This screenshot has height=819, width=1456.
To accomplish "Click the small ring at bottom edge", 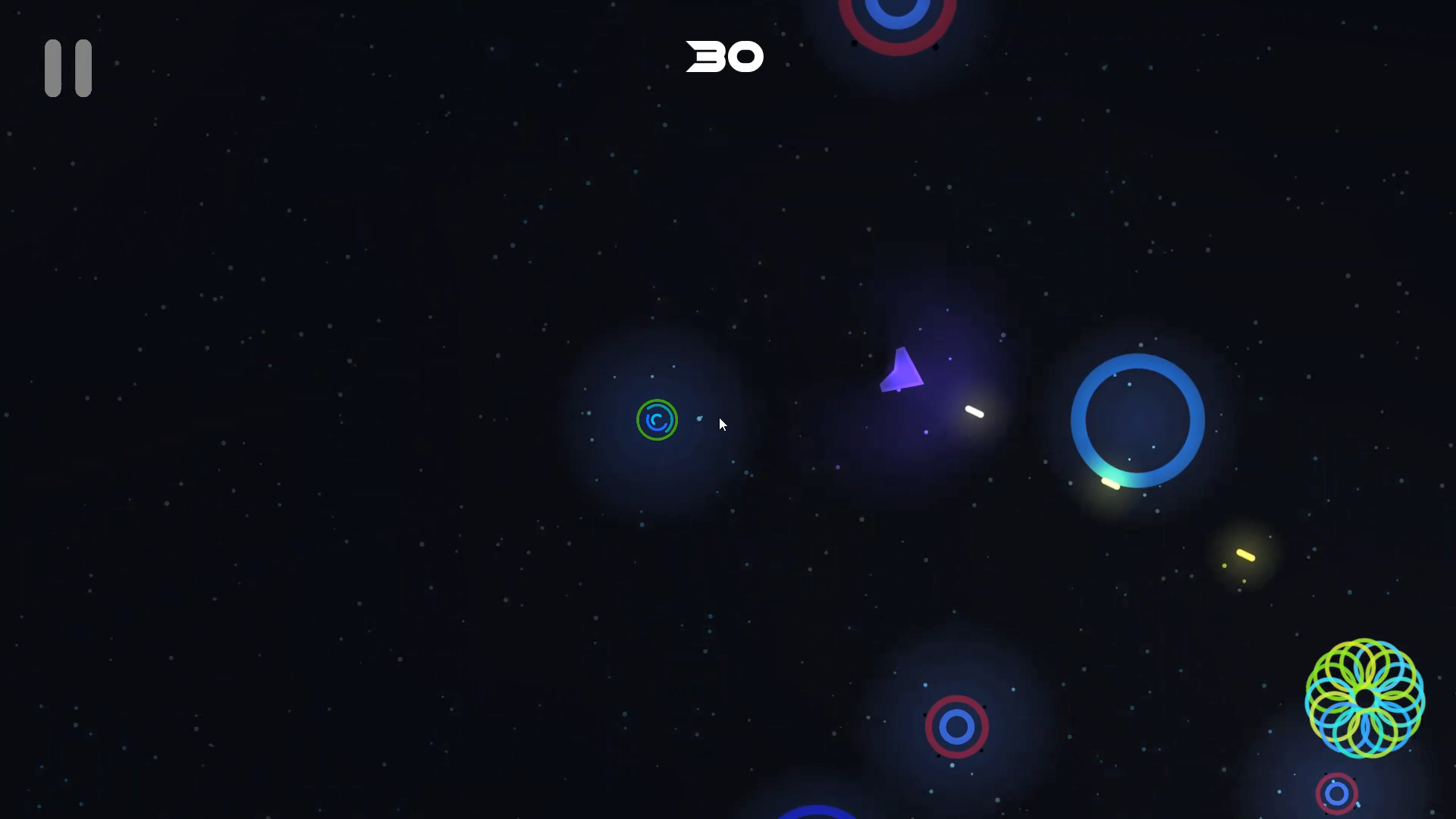I will click(x=1338, y=794).
